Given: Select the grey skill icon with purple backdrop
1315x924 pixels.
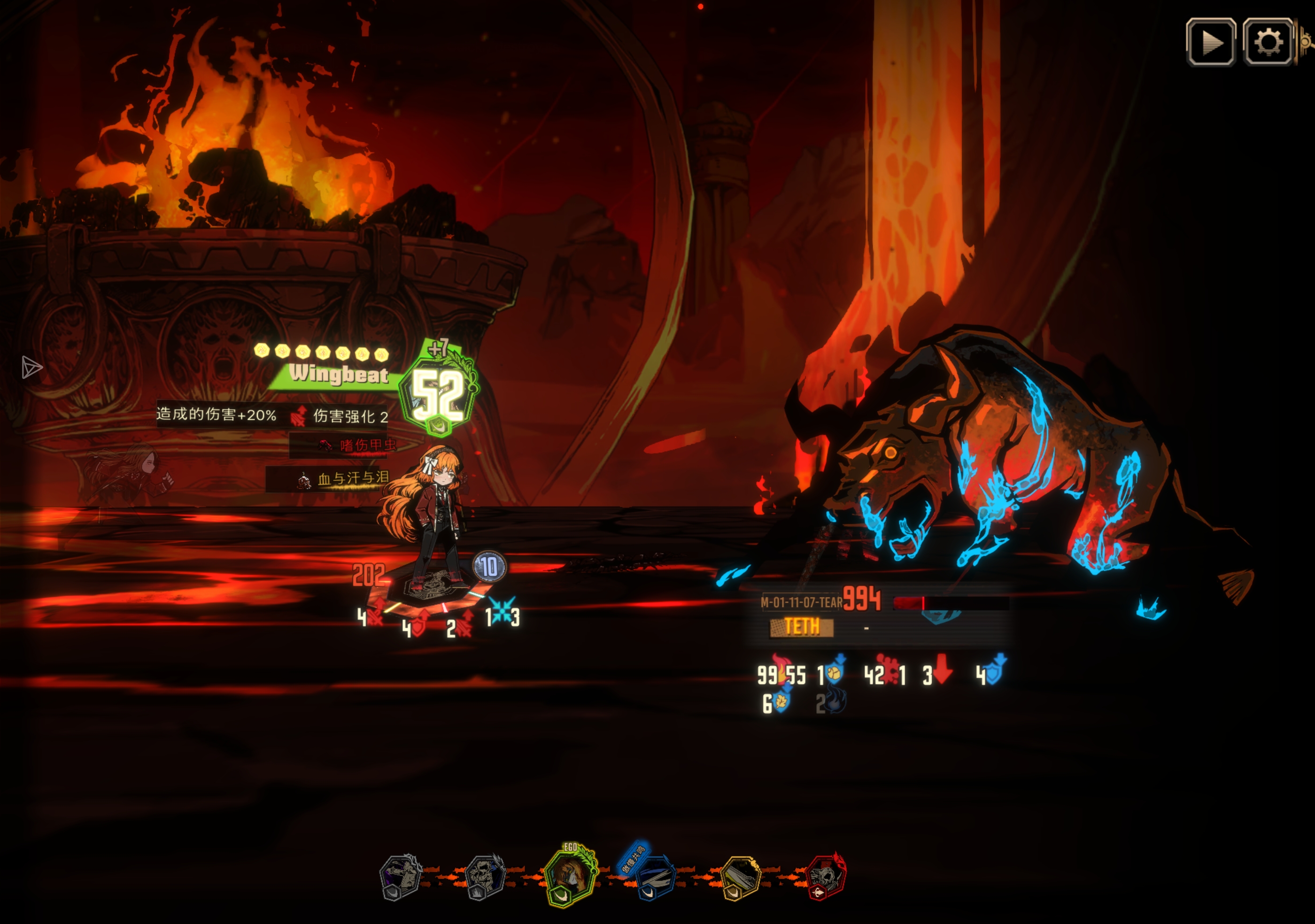Looking at the screenshot, I should 400,877.
